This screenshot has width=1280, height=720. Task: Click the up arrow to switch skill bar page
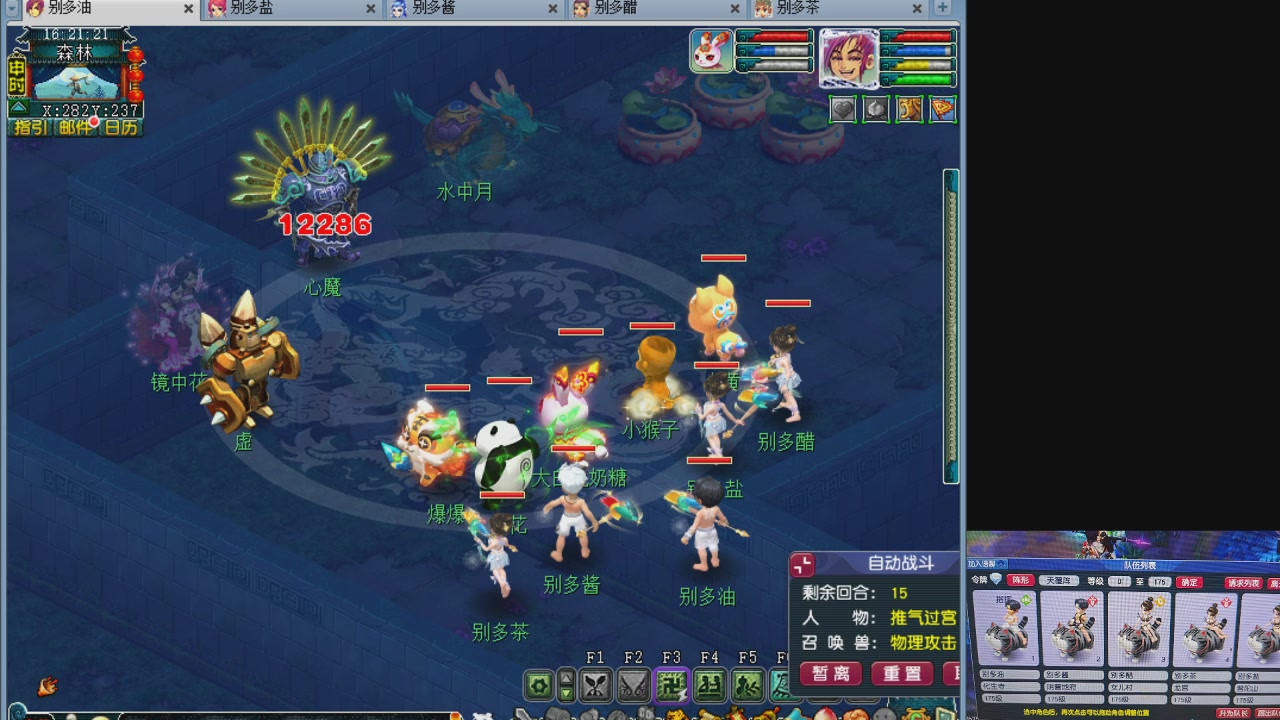(x=568, y=677)
